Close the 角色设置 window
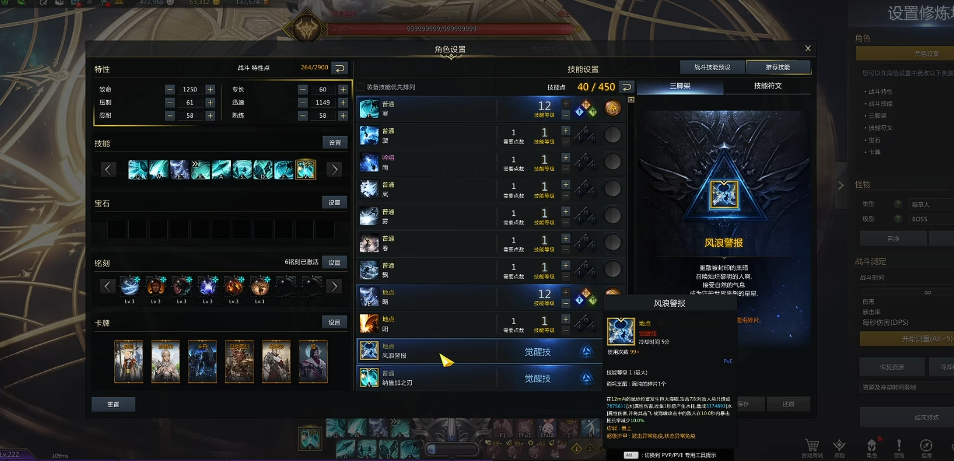The height and width of the screenshot is (461, 954). (808, 48)
